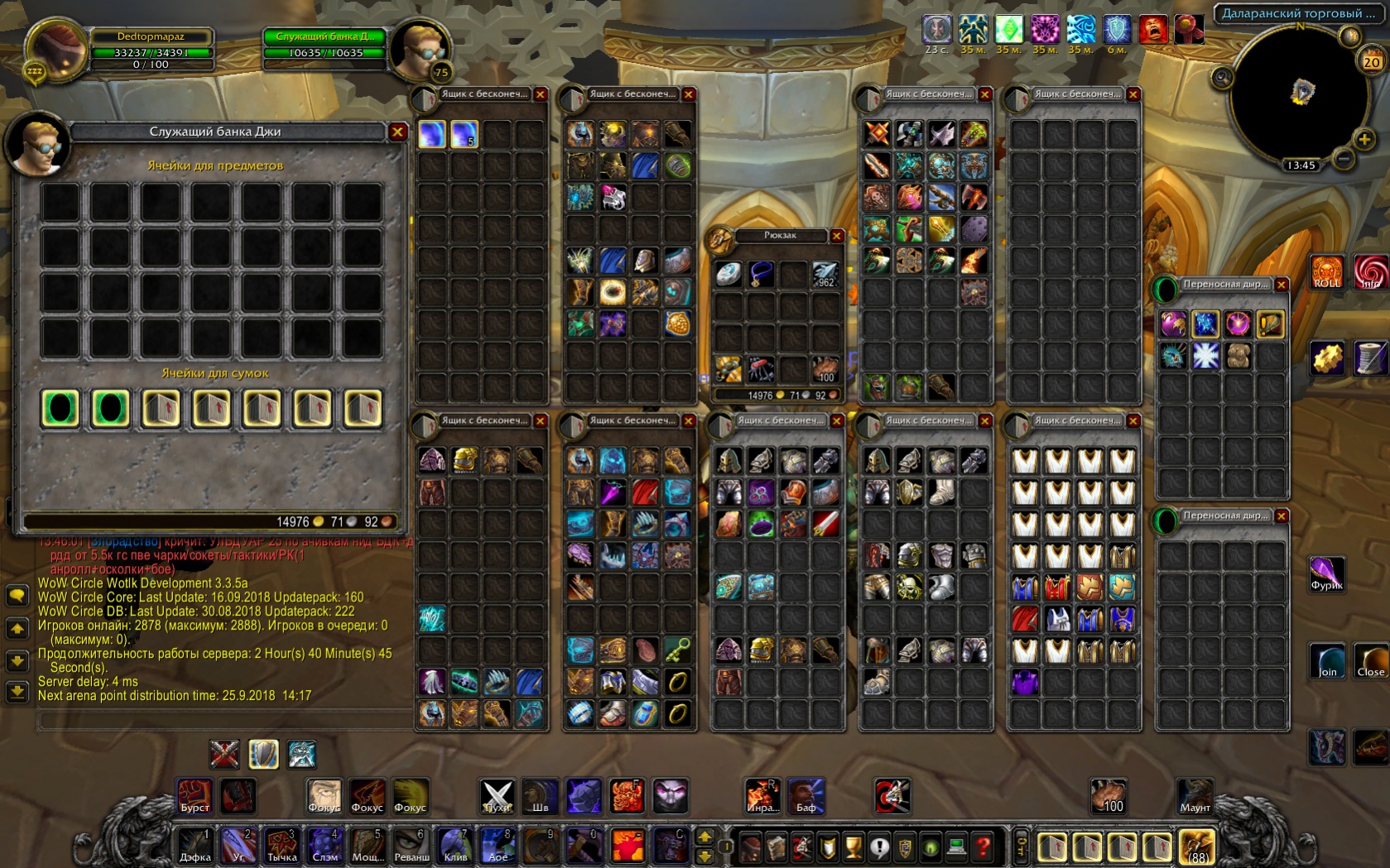Click the Join macro button
The width and height of the screenshot is (1390, 868).
point(1327,661)
